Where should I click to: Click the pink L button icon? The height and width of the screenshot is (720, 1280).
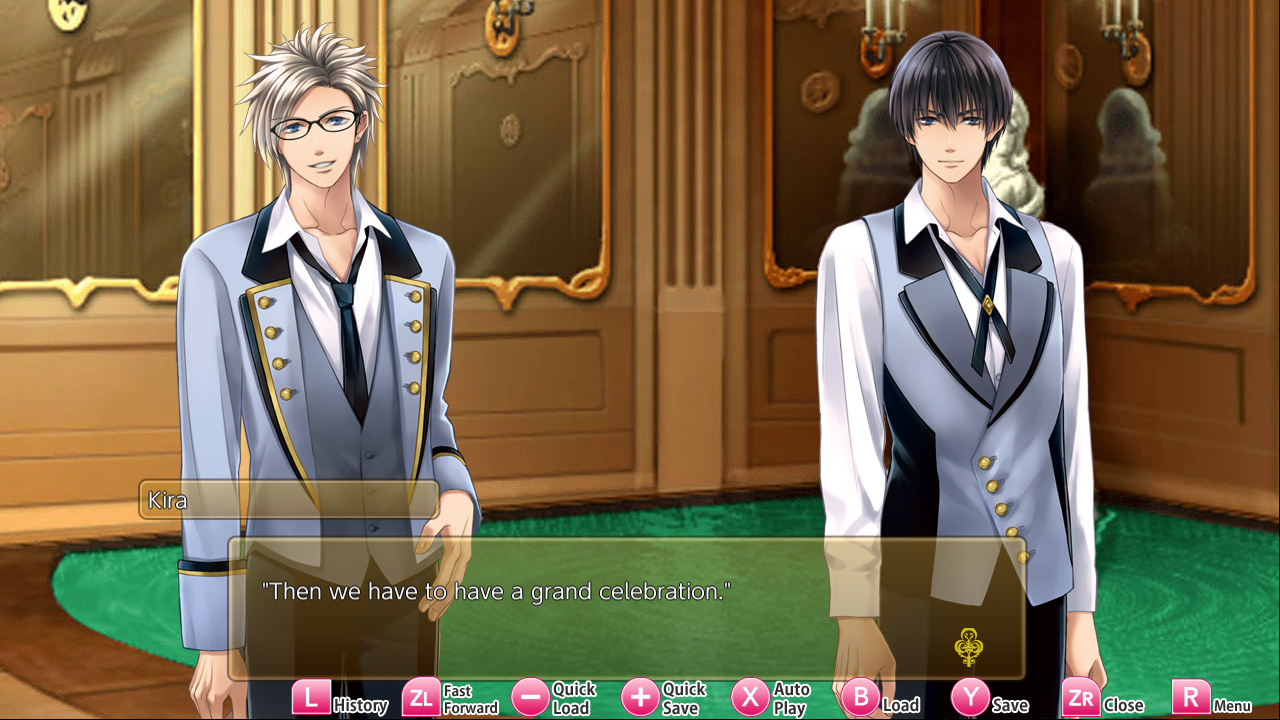coord(312,698)
